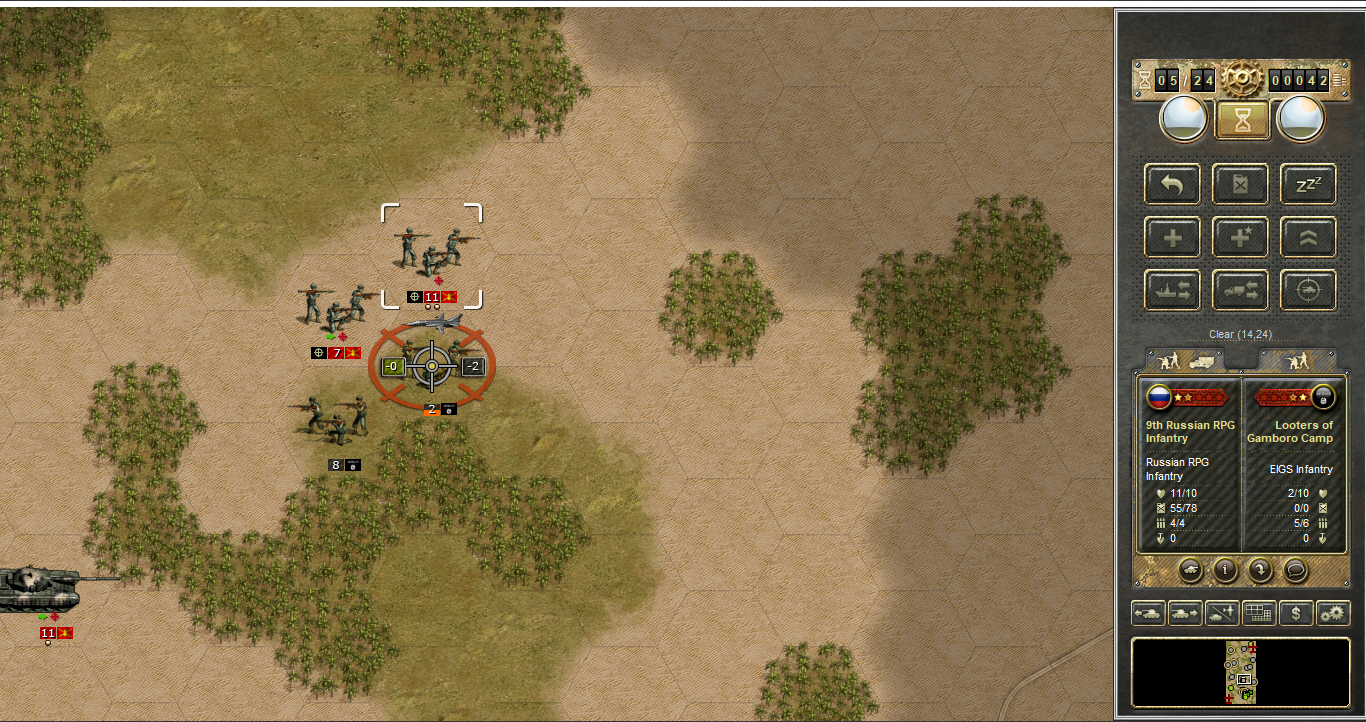Click the resupply fuel canister button

pos(1240,184)
